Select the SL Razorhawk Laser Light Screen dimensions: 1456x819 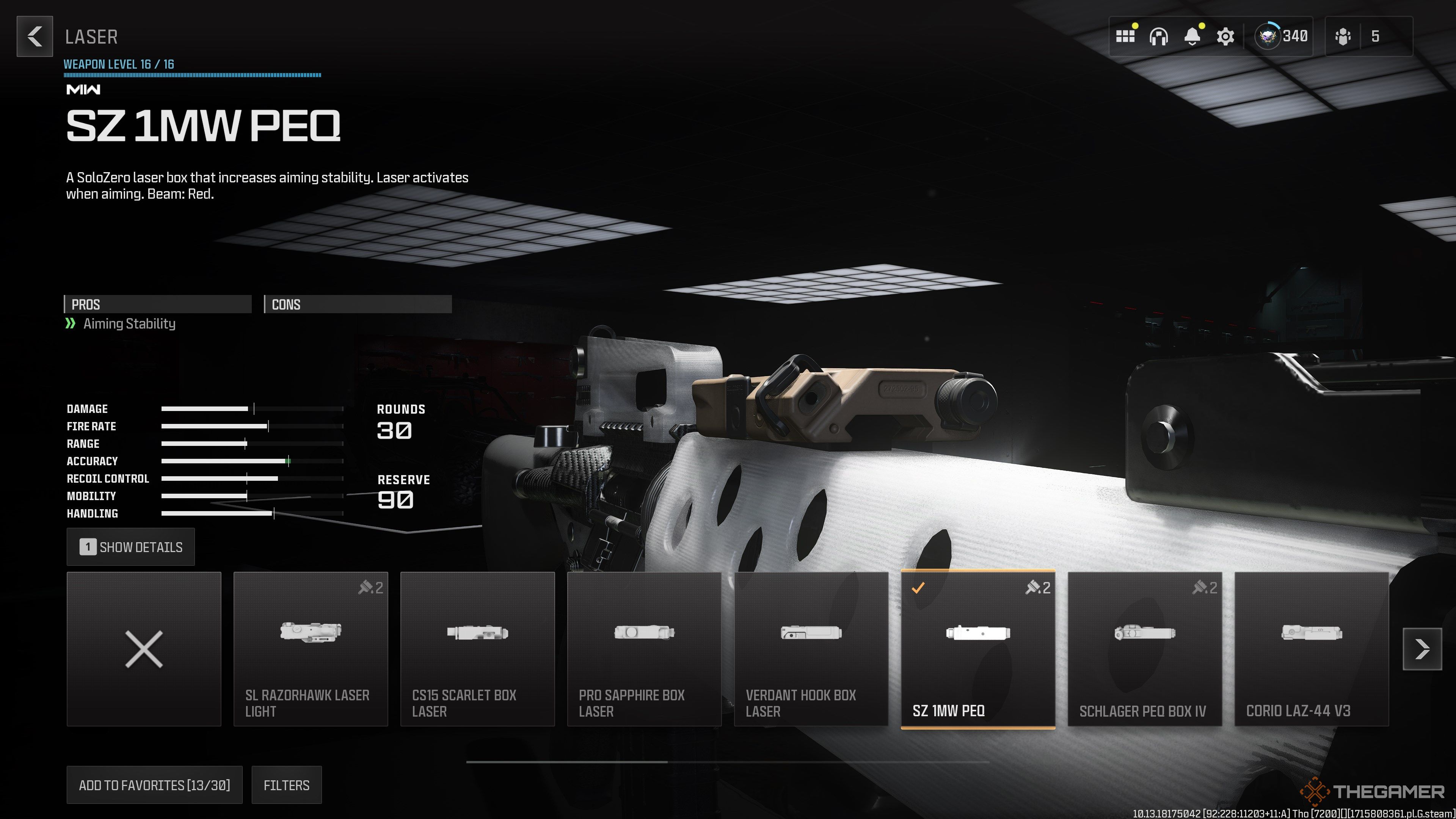pyautogui.click(x=310, y=649)
